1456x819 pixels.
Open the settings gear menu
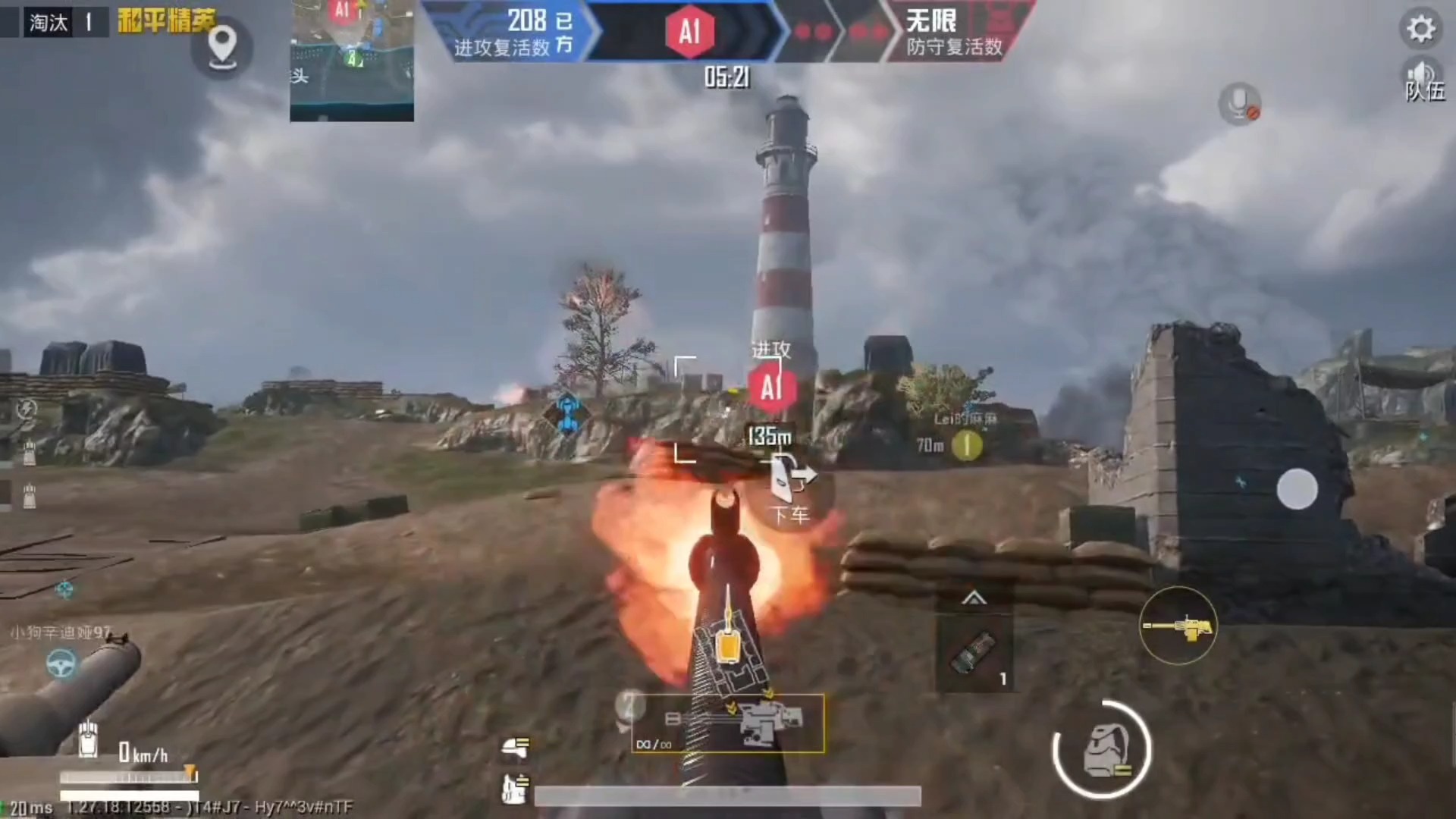(1421, 29)
